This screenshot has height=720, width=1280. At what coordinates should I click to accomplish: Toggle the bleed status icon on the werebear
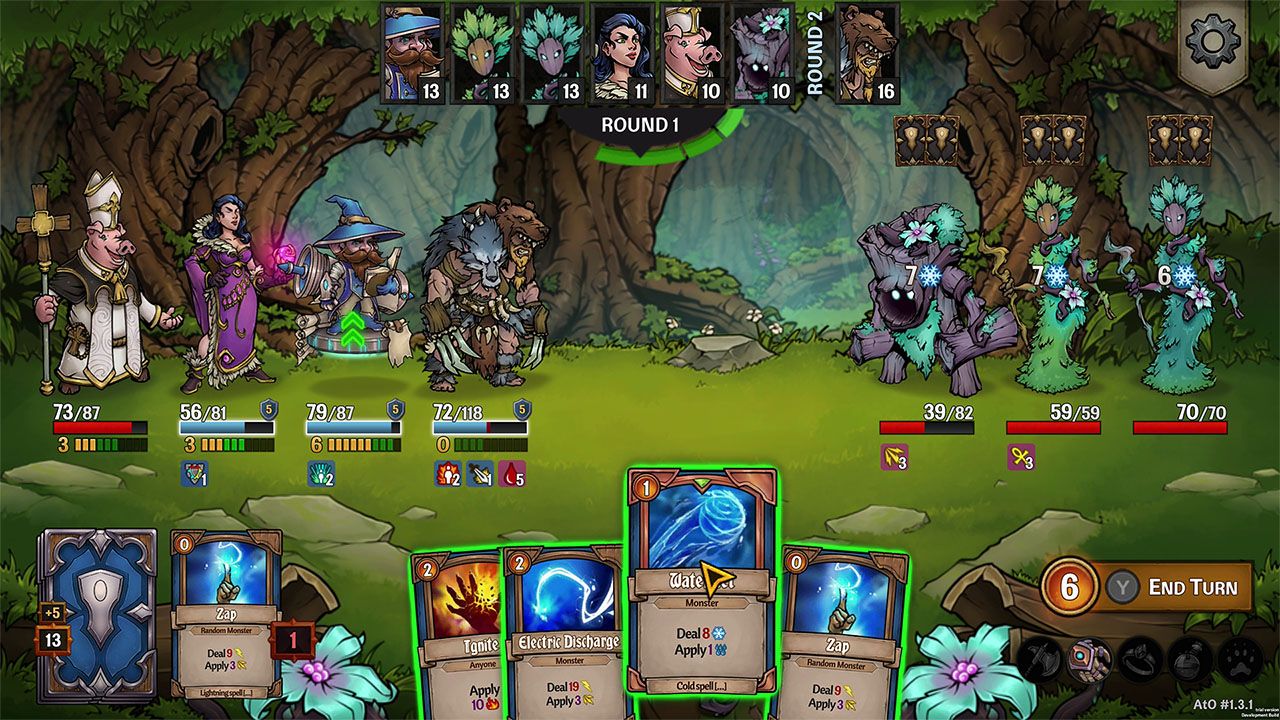click(510, 473)
